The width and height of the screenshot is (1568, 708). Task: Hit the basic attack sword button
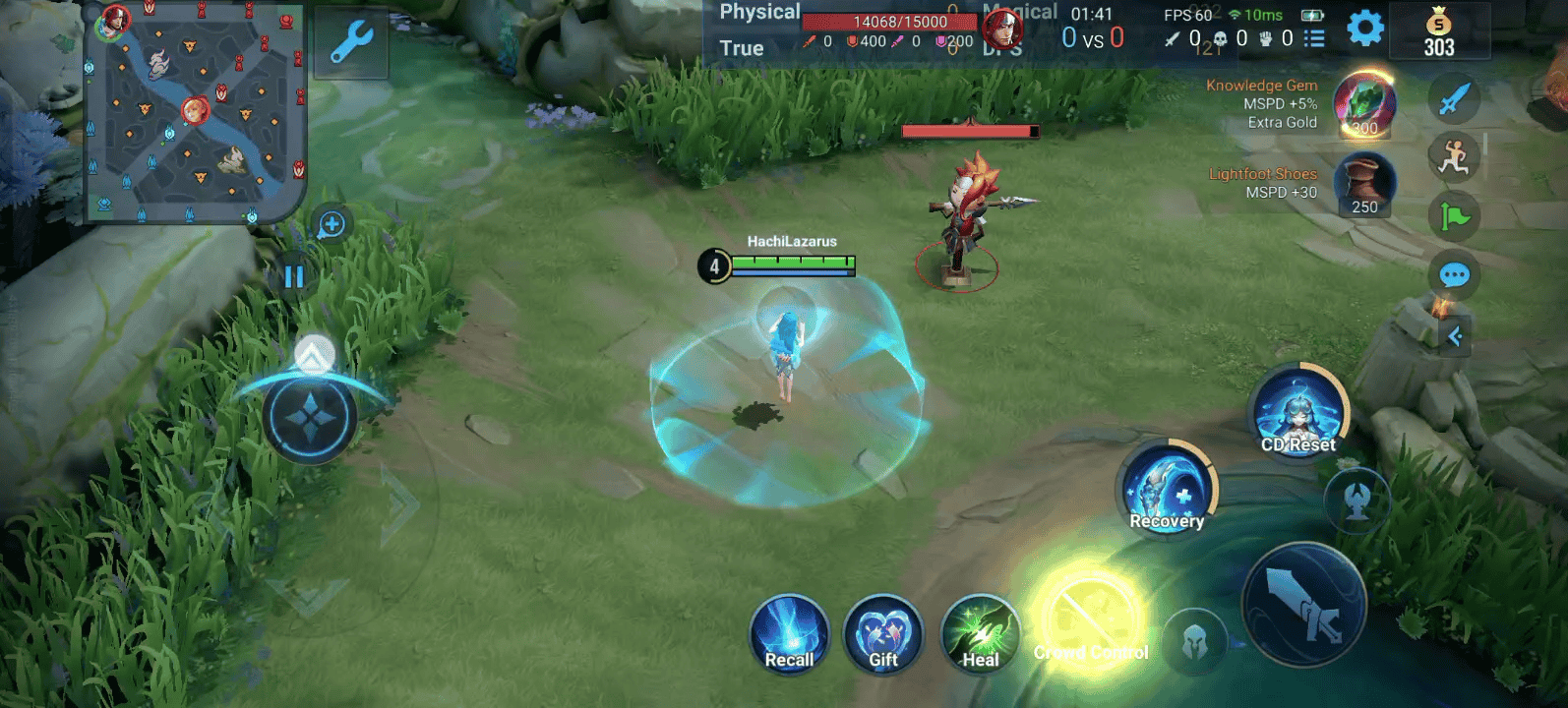tap(1303, 605)
